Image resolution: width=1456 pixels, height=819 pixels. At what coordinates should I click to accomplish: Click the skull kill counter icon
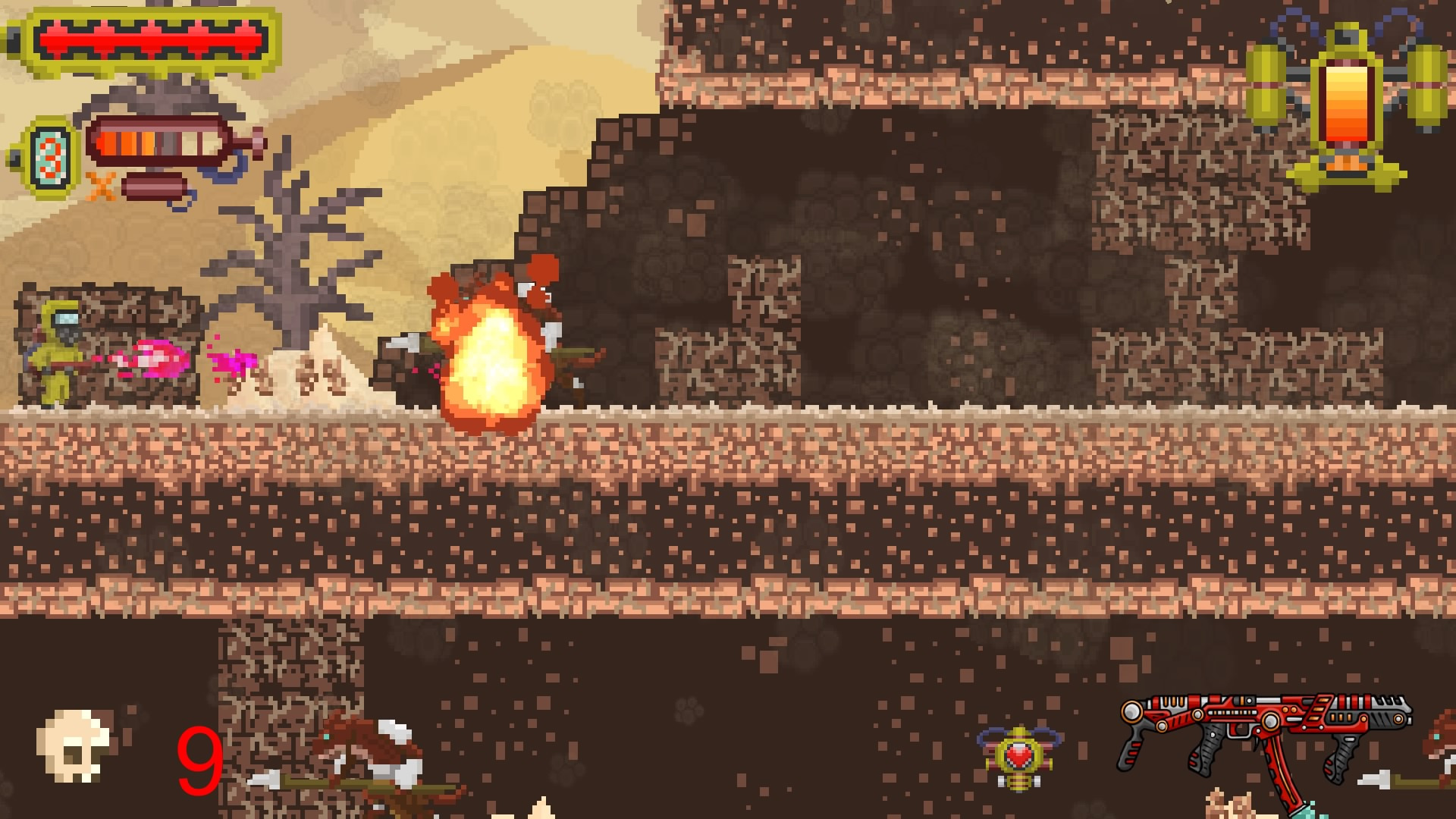(74, 746)
